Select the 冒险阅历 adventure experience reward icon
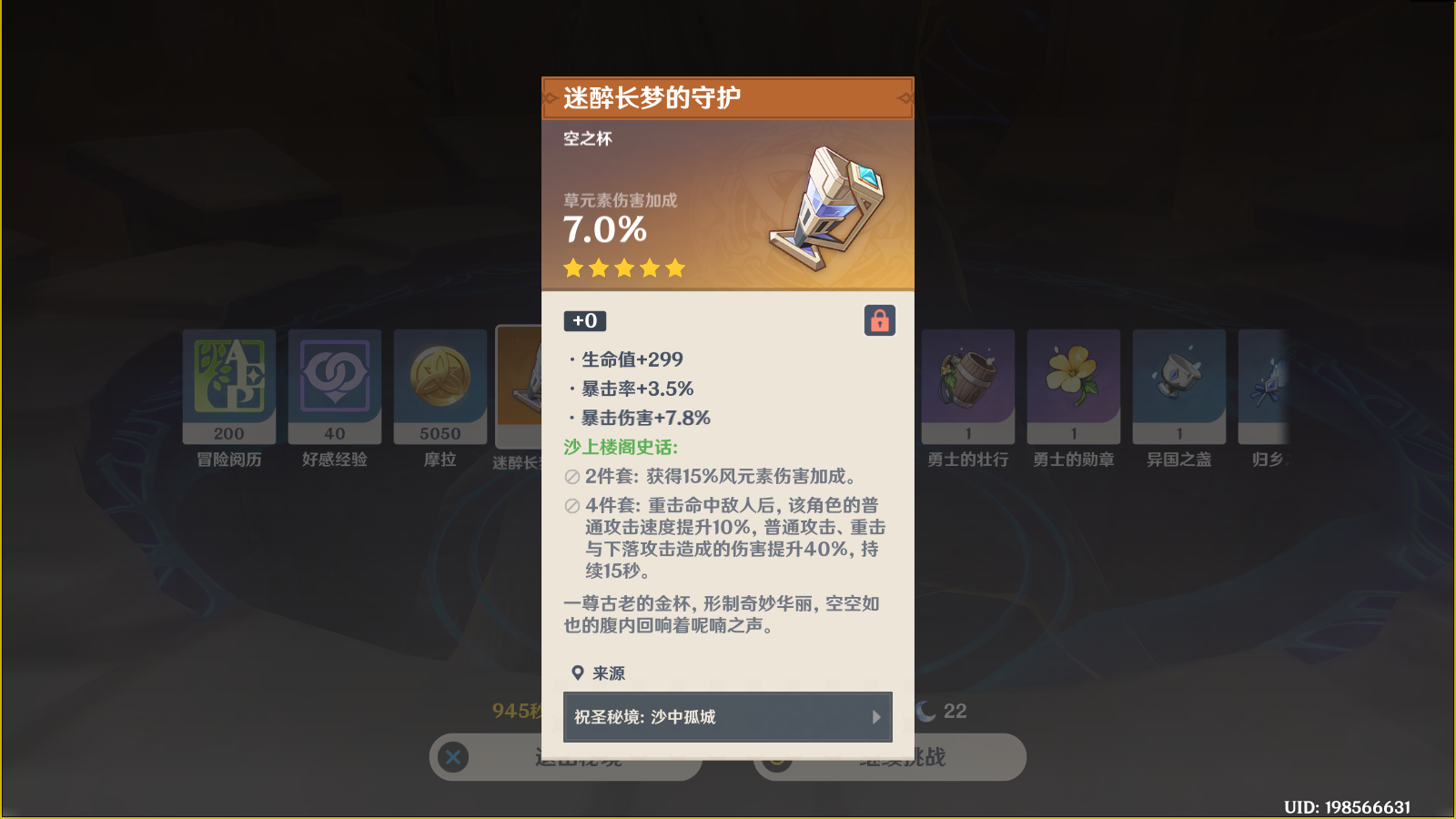This screenshot has width=1456, height=819. [228, 382]
